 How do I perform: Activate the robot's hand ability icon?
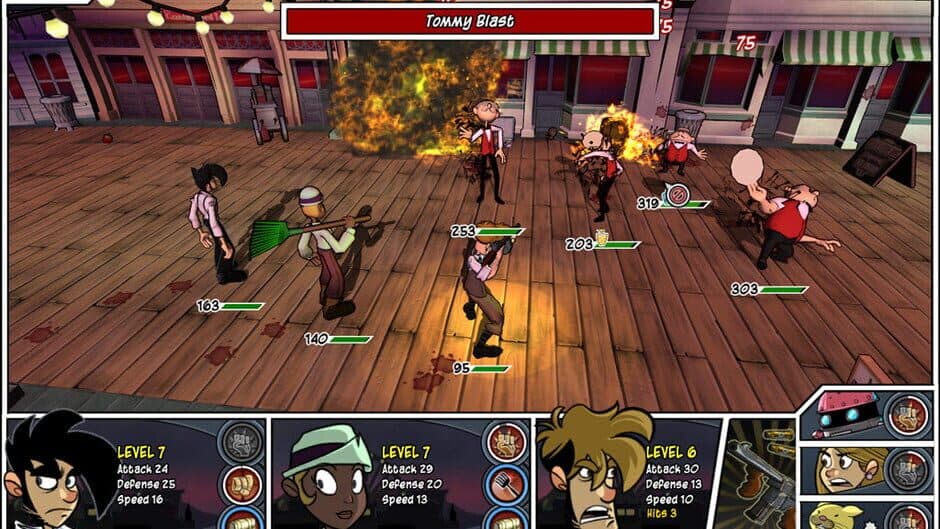907,416
